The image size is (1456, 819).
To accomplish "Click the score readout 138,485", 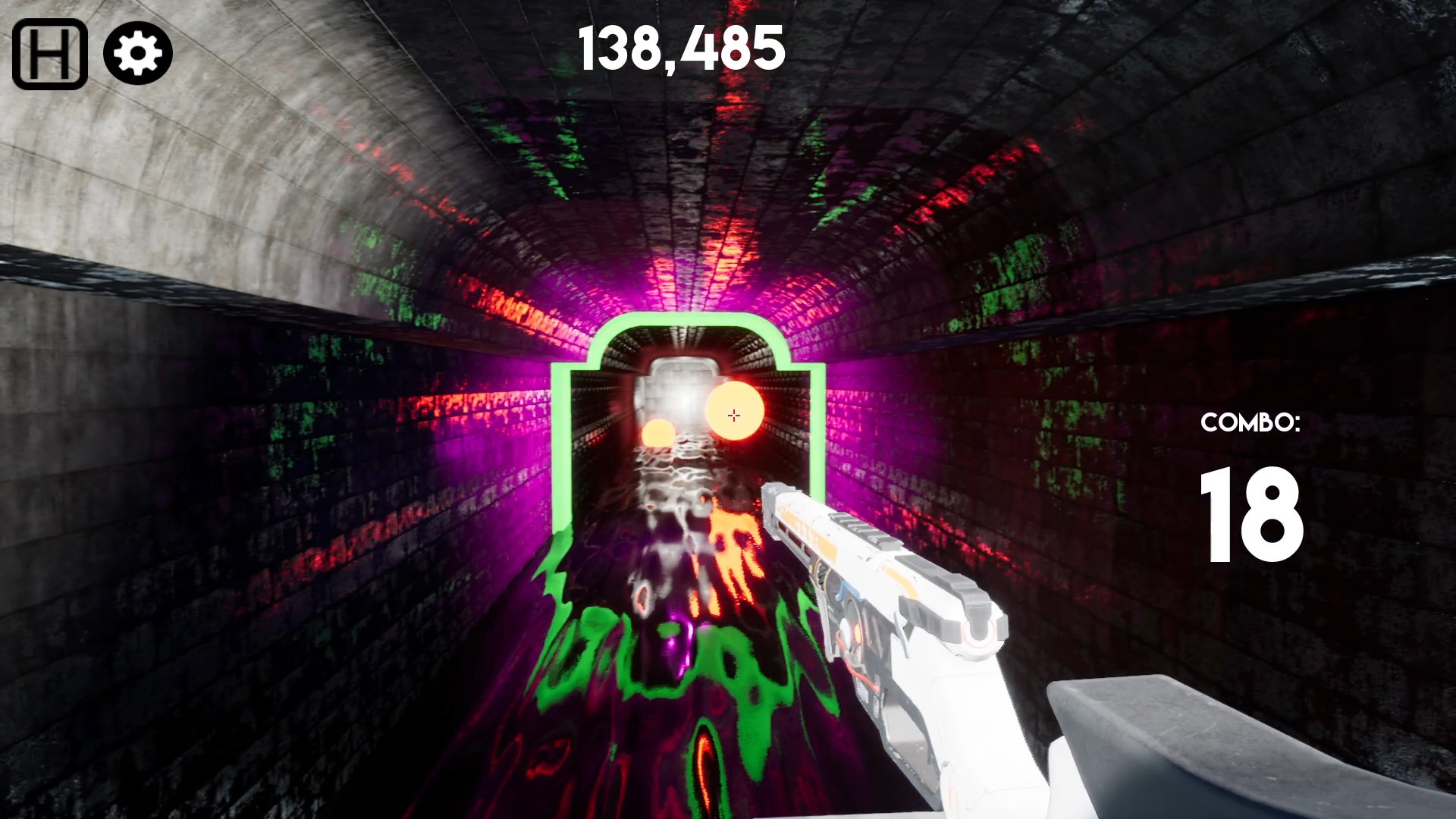I will coord(680,47).
